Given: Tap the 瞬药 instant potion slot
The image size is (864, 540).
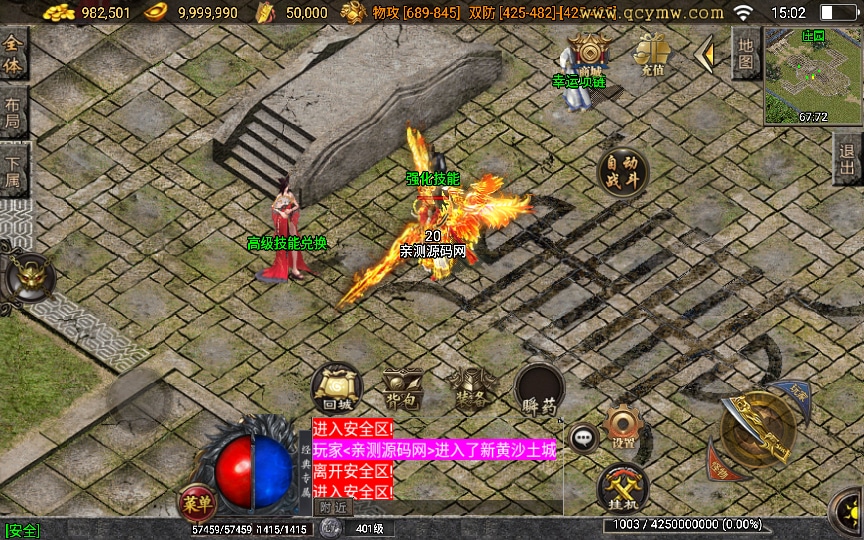Looking at the screenshot, I should (x=539, y=389).
